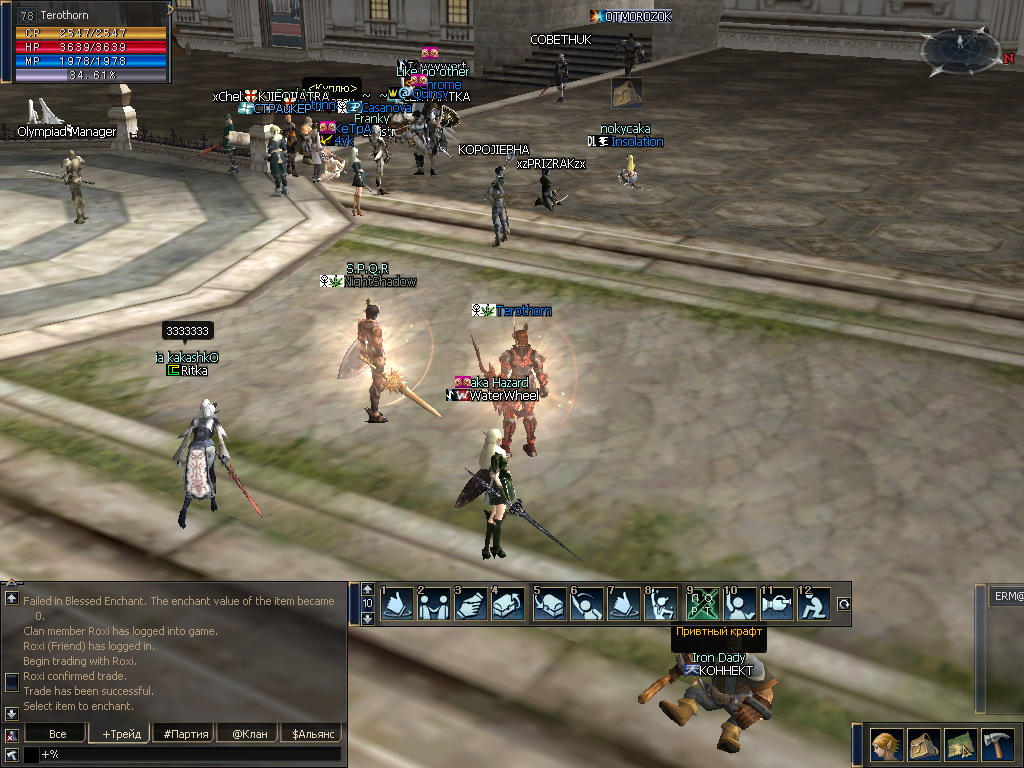Screen dimensions: 1024x768
Task: Activate the green crossed-swords slot 9
Action: (702, 604)
